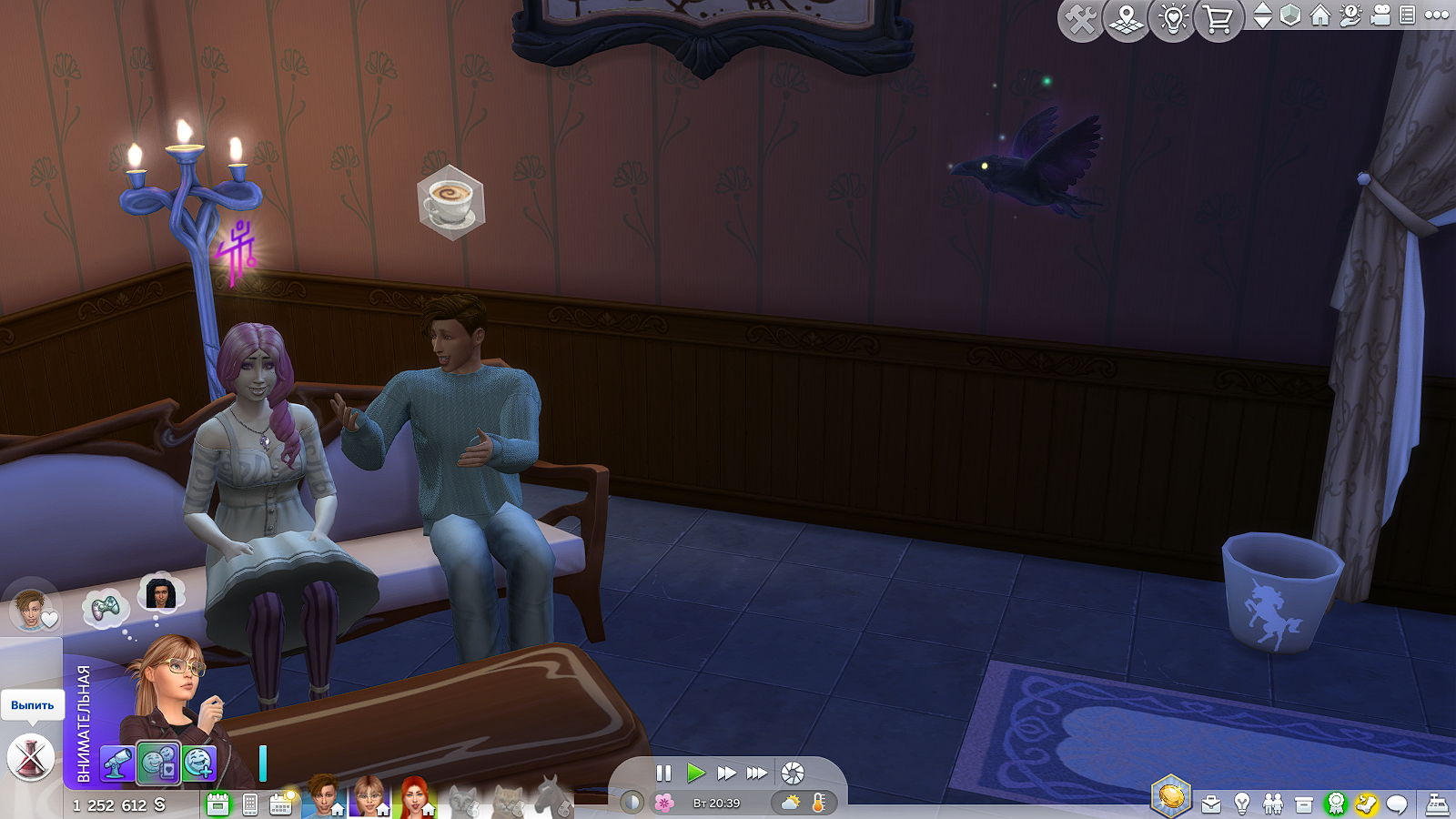The height and width of the screenshot is (819, 1456).
Task: Show the weather forecast
Action: click(x=791, y=803)
